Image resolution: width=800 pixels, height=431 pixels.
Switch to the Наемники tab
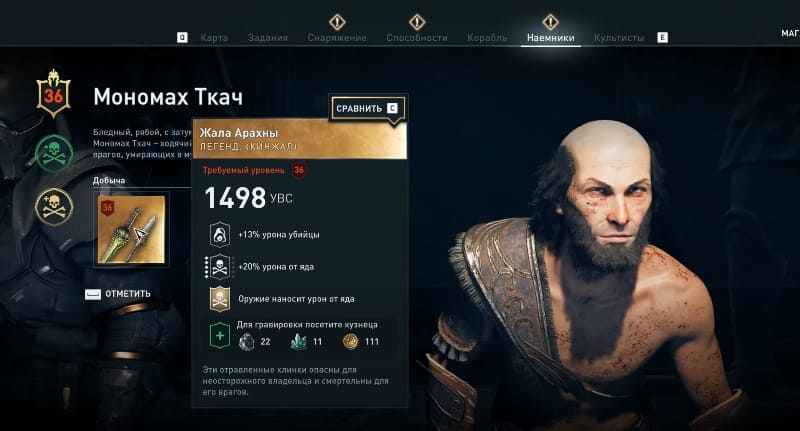pos(550,38)
